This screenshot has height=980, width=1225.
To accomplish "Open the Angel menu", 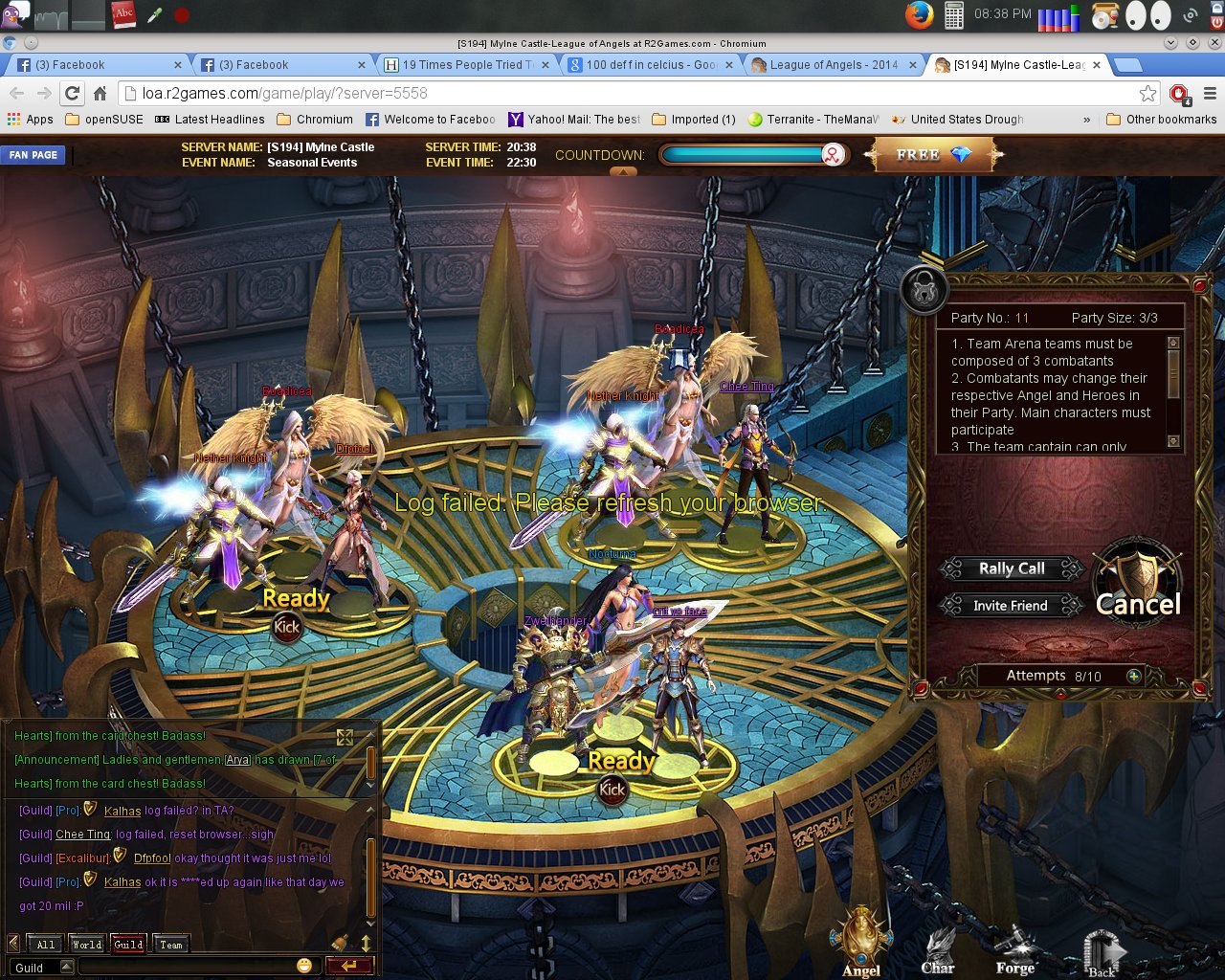I will click(861, 943).
